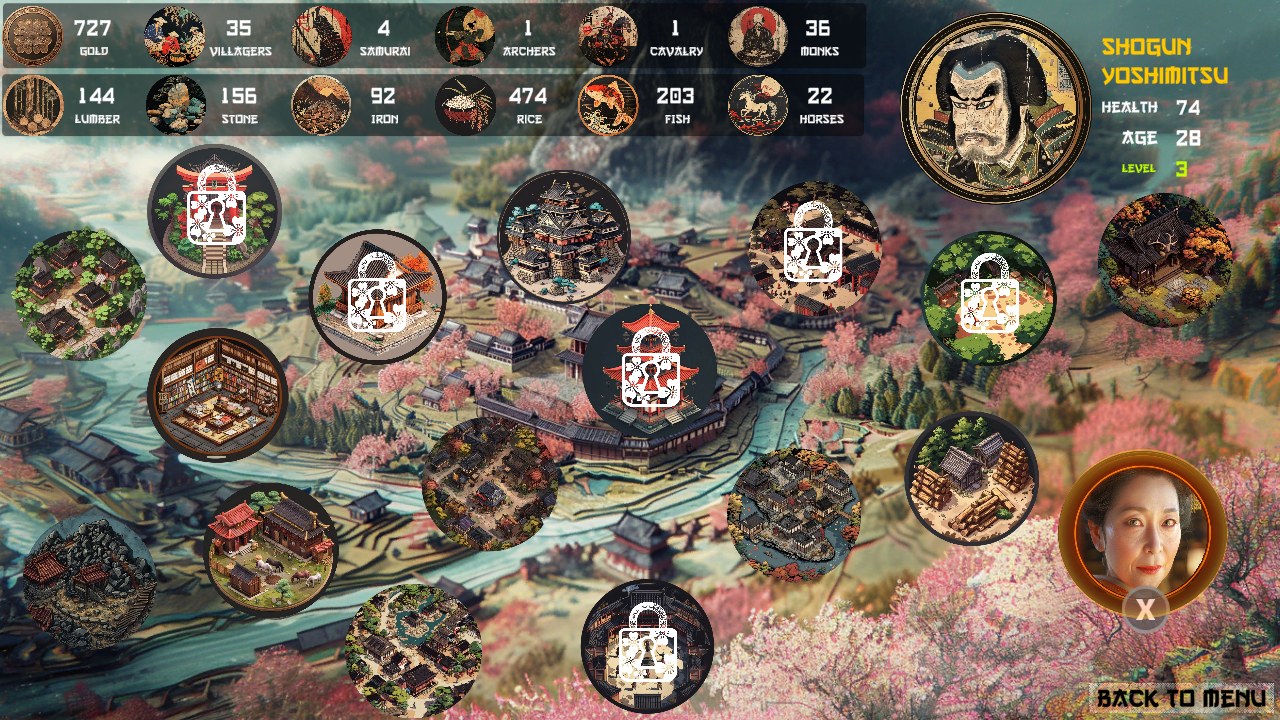Click the Horses resource icon
The width and height of the screenshot is (1280, 720).
pyautogui.click(x=757, y=107)
